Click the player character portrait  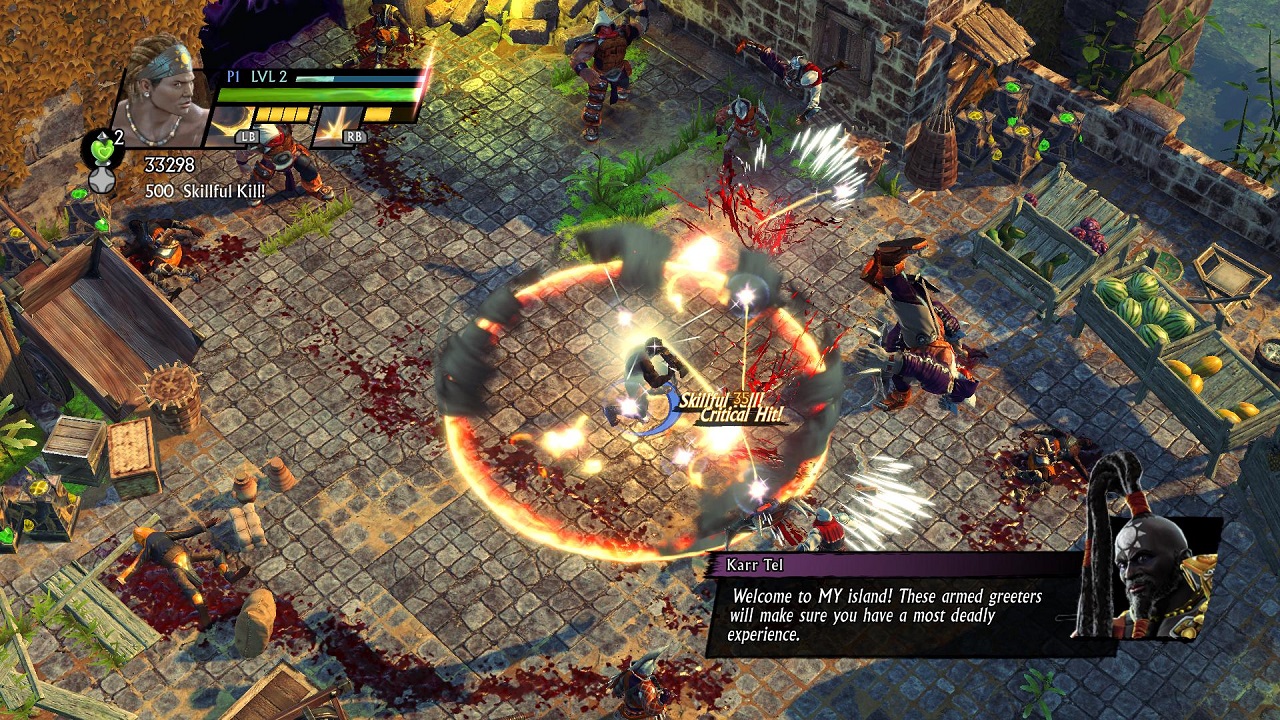(x=160, y=95)
